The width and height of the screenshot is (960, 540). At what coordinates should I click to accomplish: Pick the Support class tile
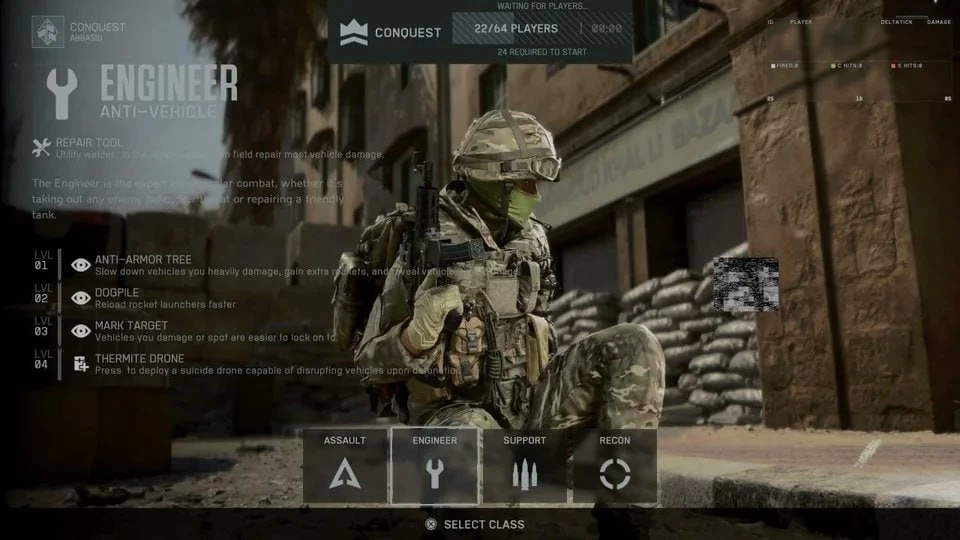click(x=525, y=466)
